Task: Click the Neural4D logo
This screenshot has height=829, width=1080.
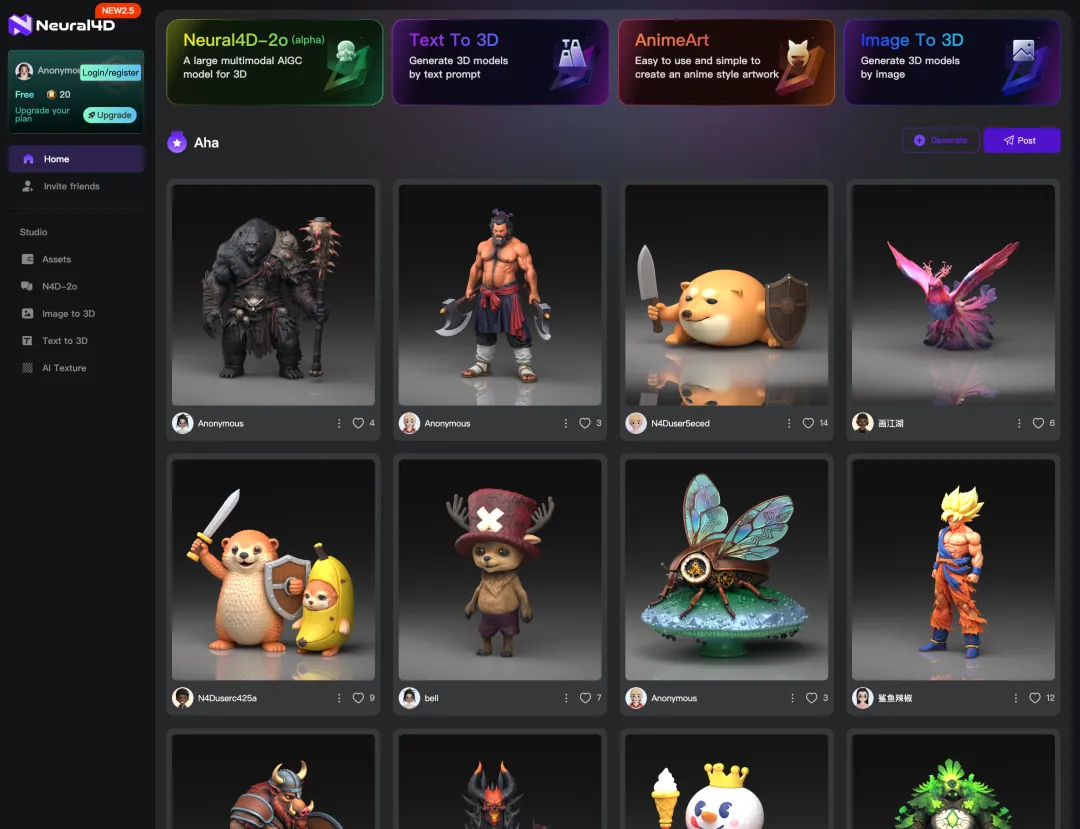Action: [62, 24]
